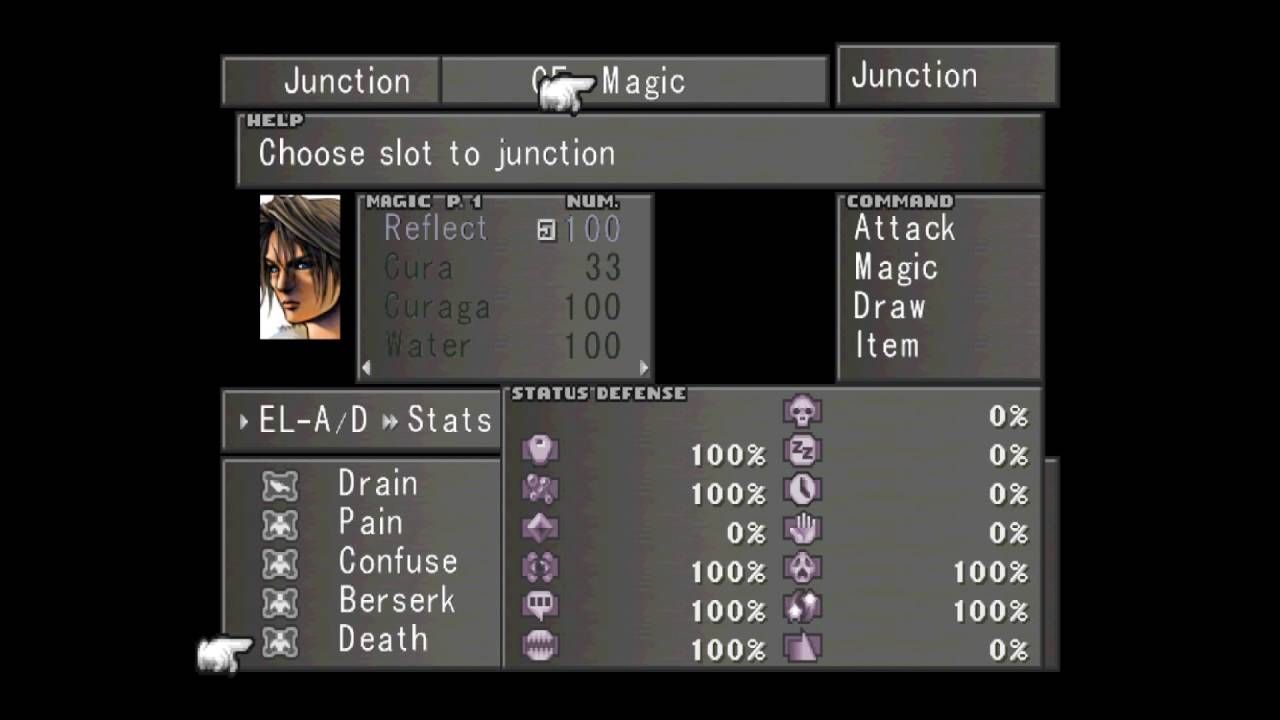Click the junction slot icon beside Confuse
This screenshot has width=1280, height=720.
[280, 561]
